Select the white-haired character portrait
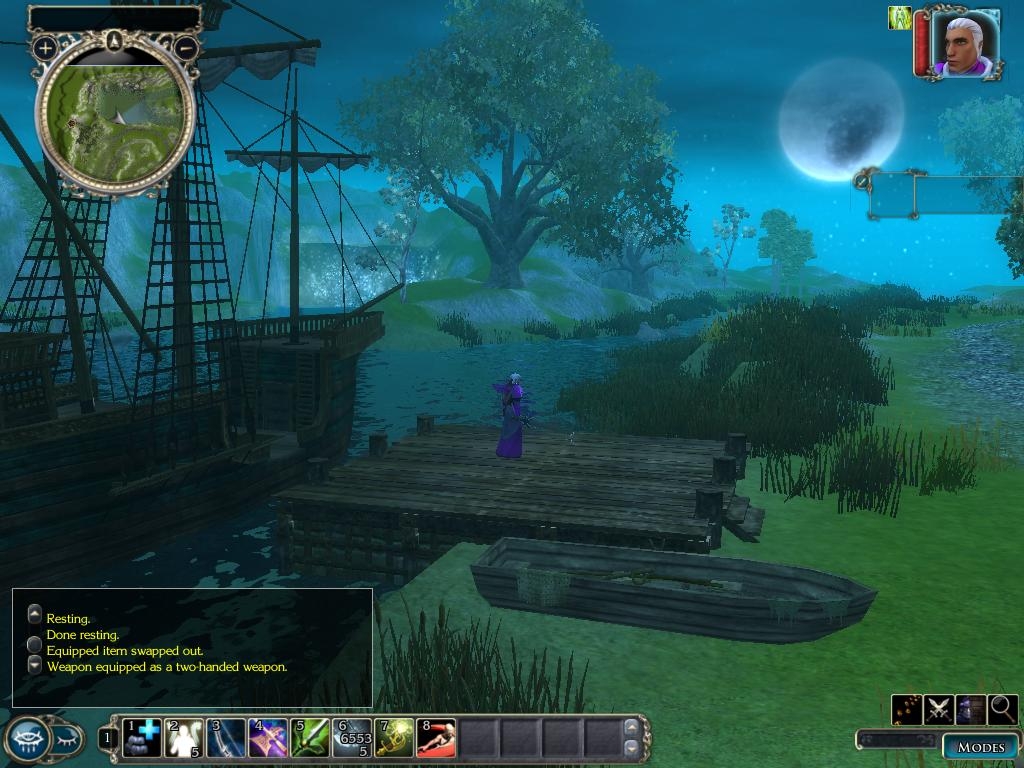The width and height of the screenshot is (1024, 768). pyautogui.click(x=964, y=43)
